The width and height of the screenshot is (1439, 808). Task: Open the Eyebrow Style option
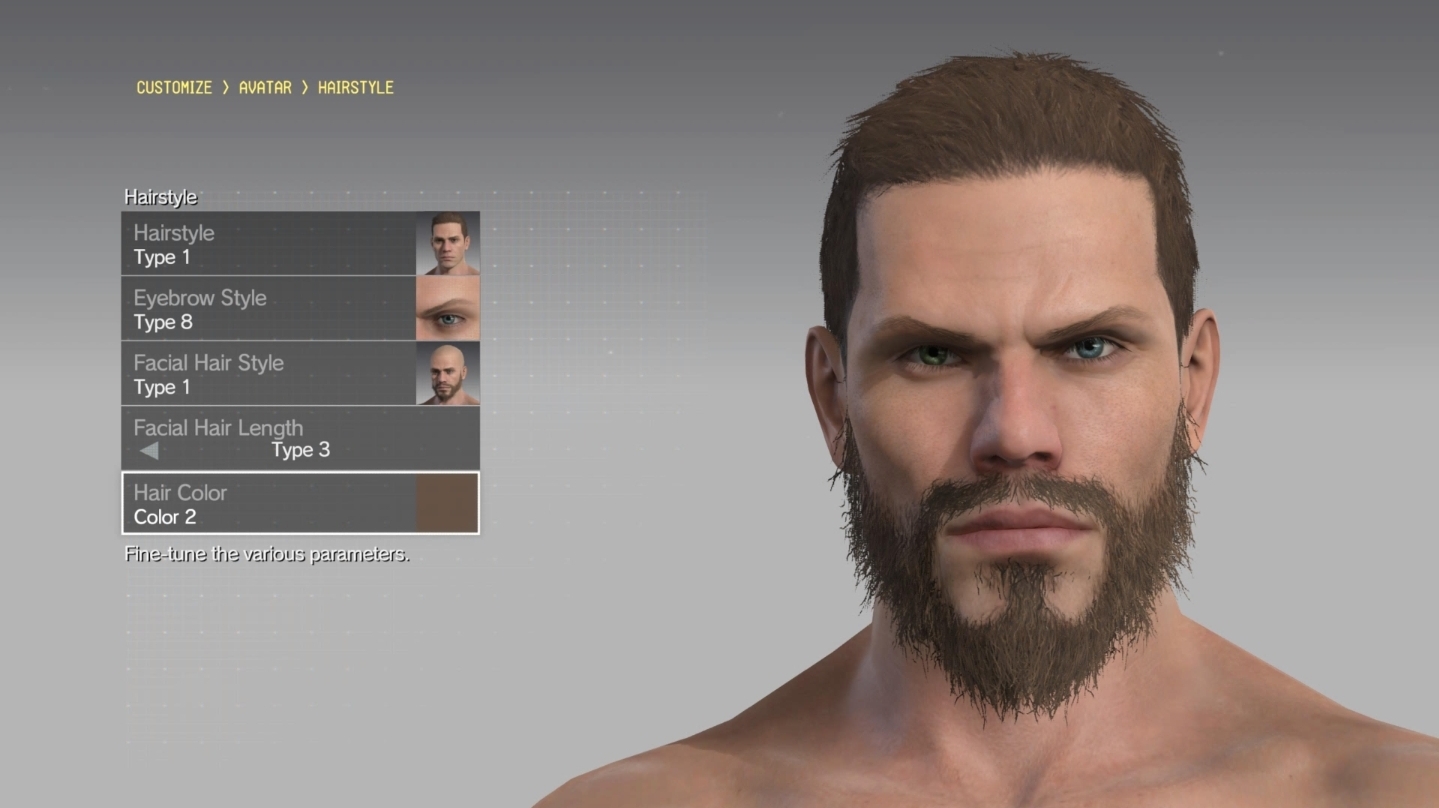click(x=268, y=309)
